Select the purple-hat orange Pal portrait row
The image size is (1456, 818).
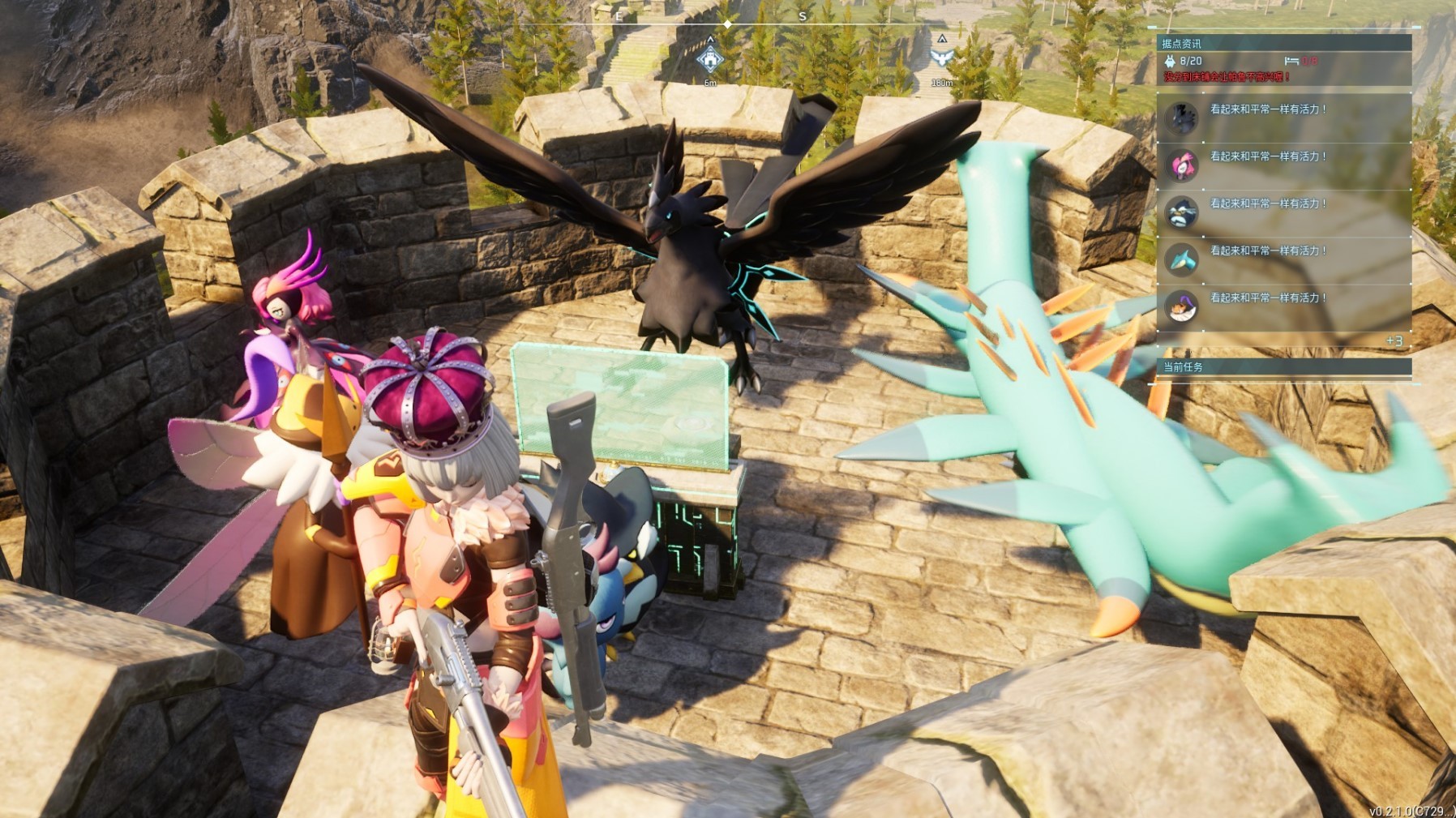coord(1181,306)
